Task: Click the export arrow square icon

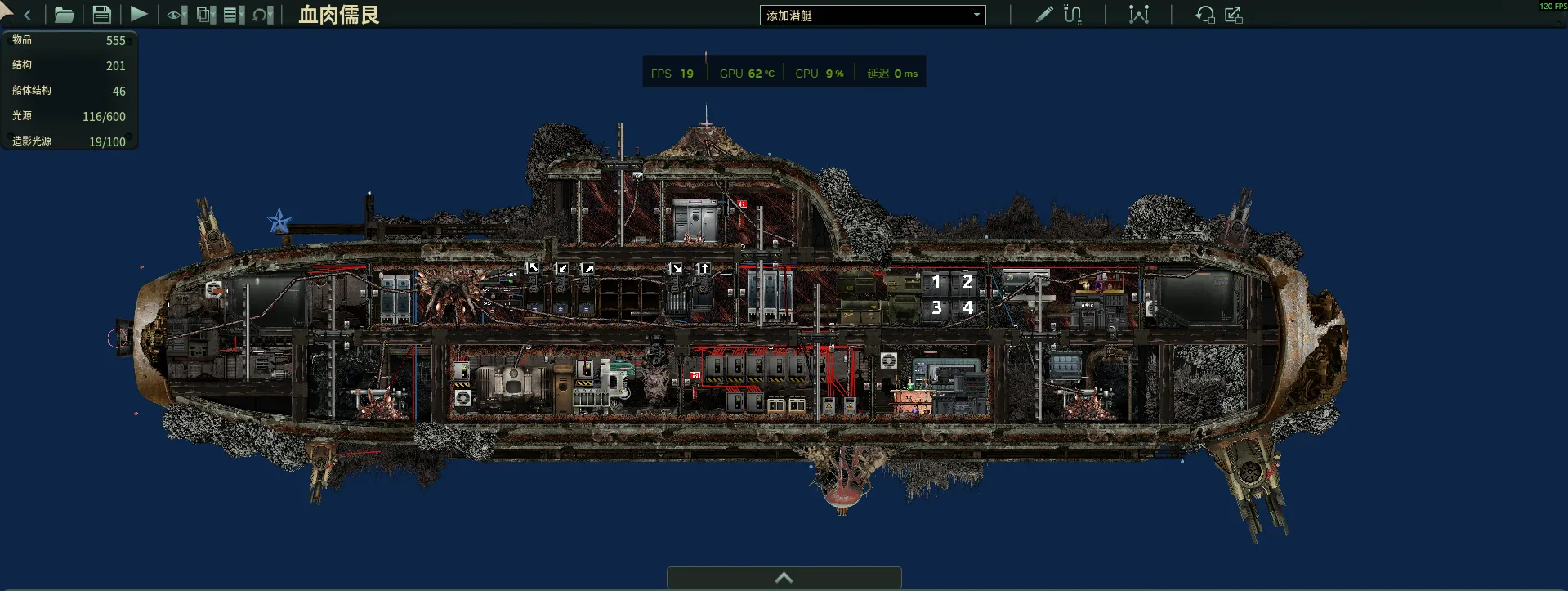Action: (x=1234, y=15)
